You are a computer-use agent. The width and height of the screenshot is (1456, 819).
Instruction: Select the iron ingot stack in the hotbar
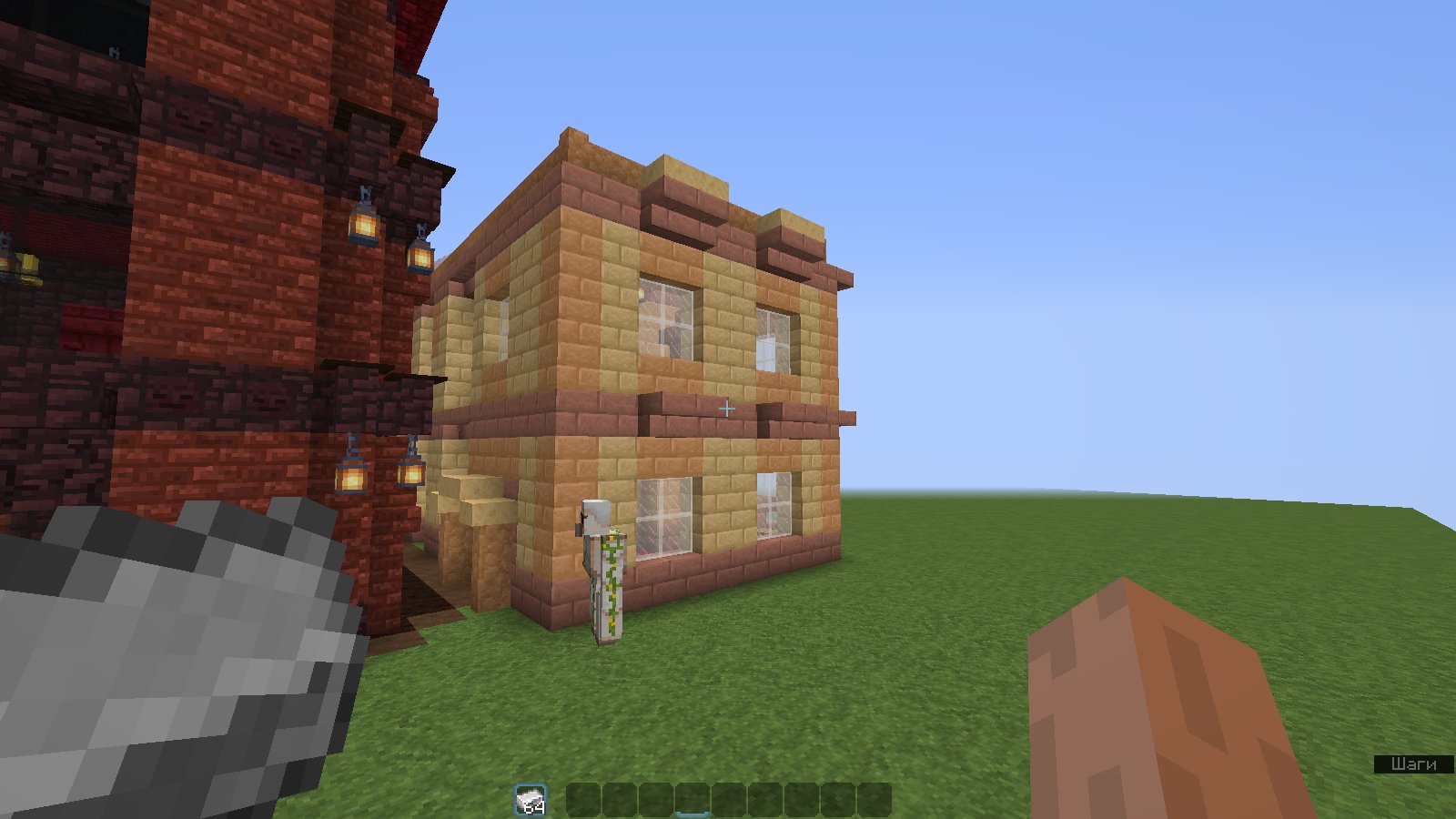pyautogui.click(x=531, y=798)
